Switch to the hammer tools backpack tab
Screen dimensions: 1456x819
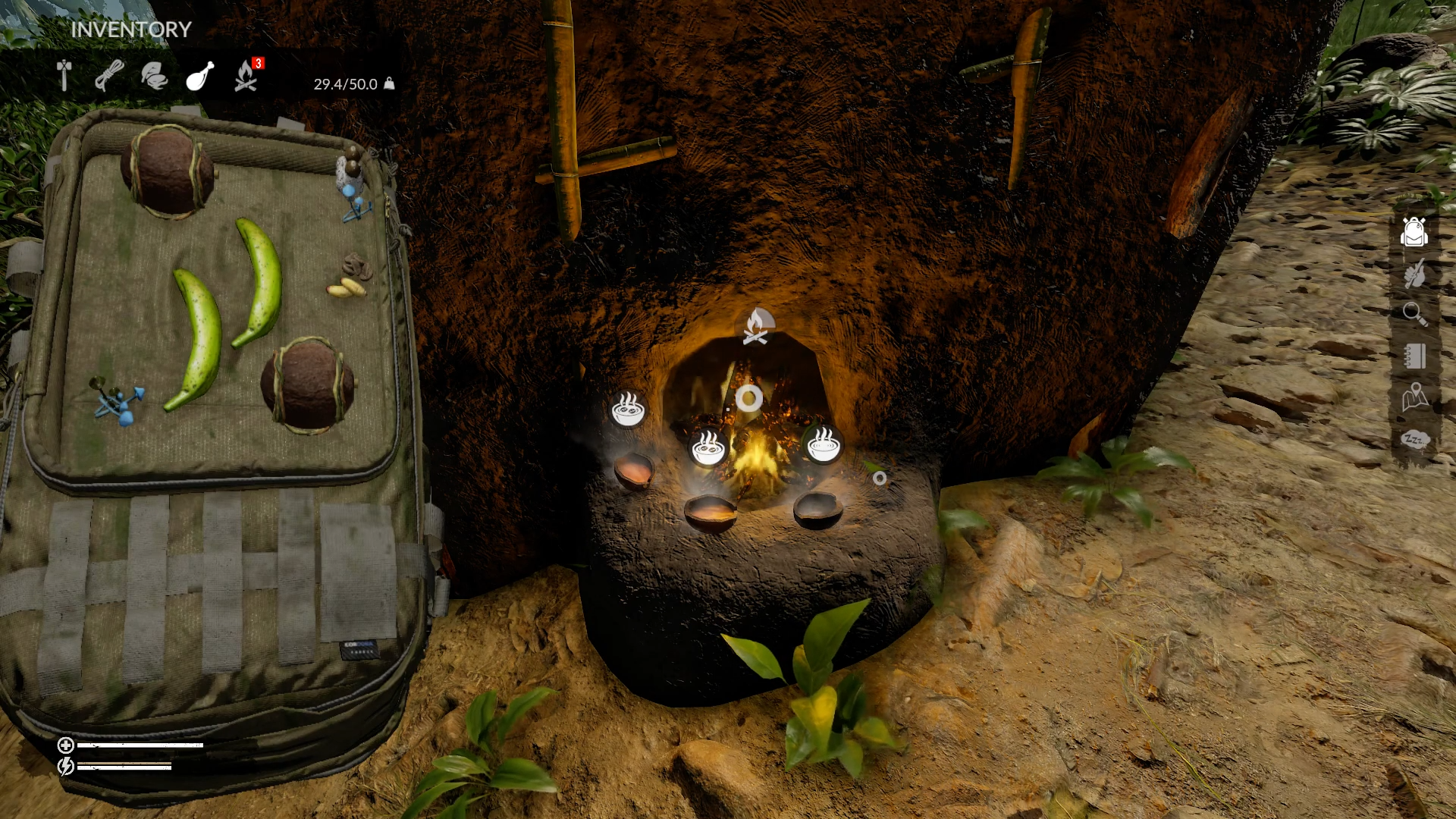click(64, 76)
